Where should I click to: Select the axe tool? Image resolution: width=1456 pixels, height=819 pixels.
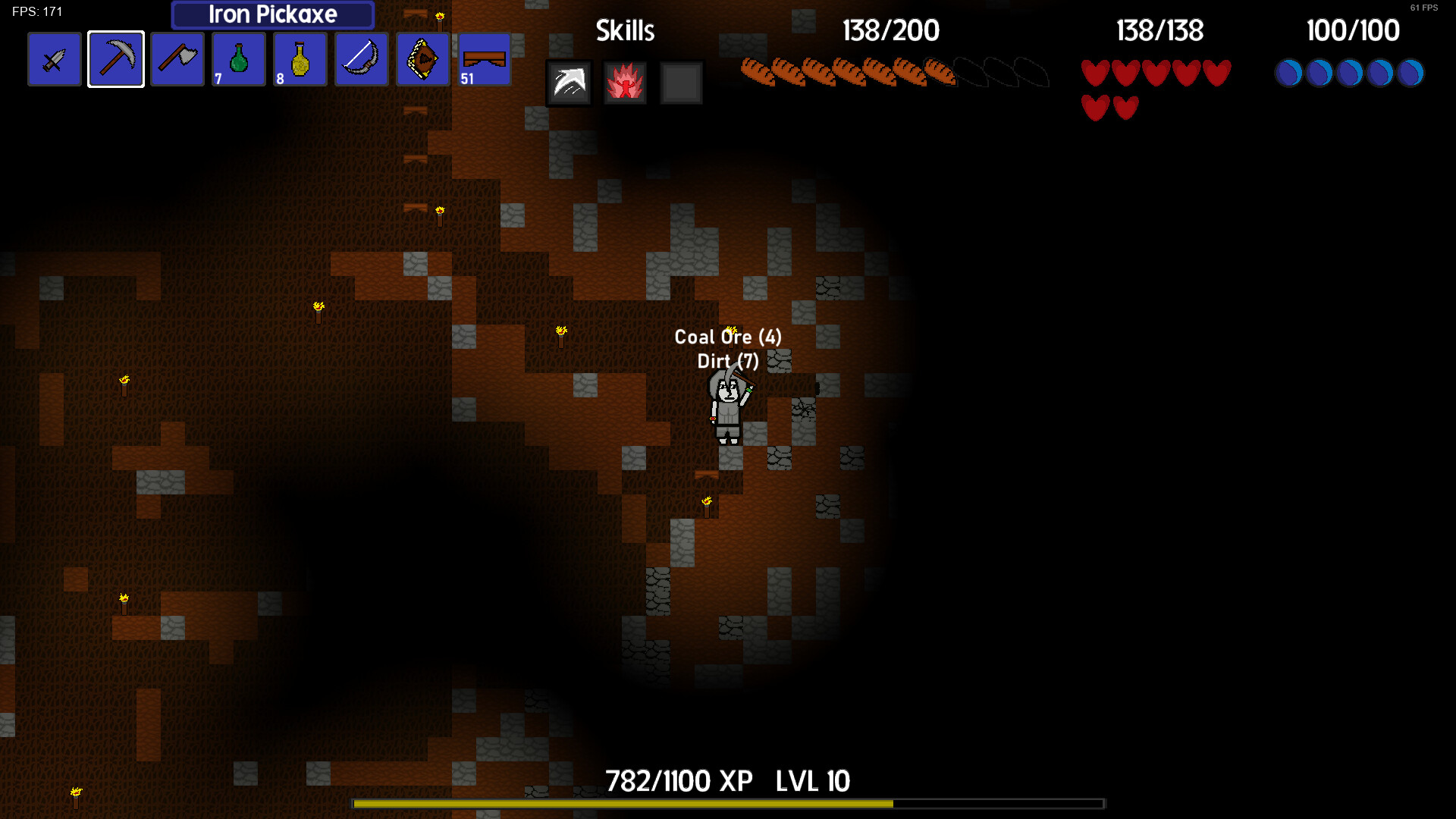(x=177, y=58)
